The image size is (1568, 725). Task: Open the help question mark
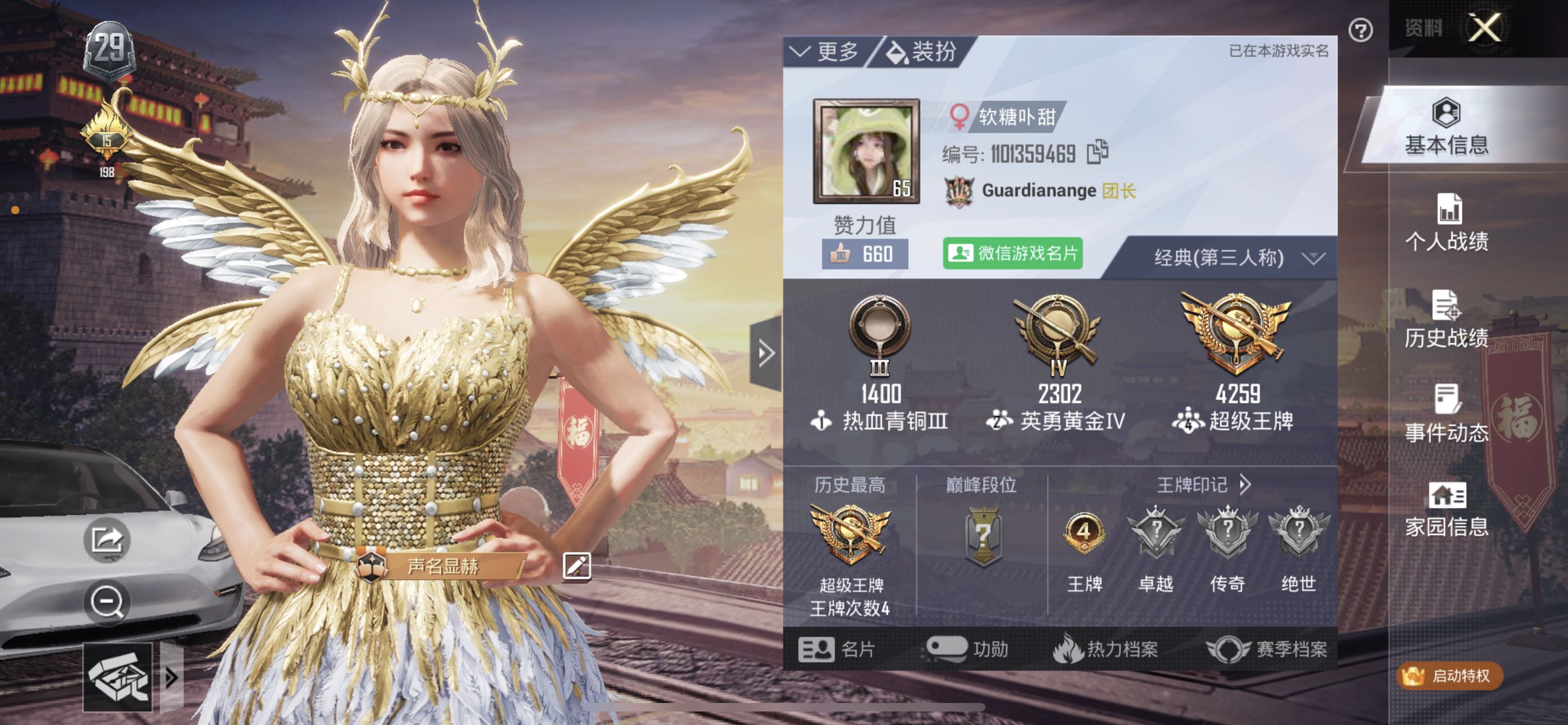coord(1360,30)
